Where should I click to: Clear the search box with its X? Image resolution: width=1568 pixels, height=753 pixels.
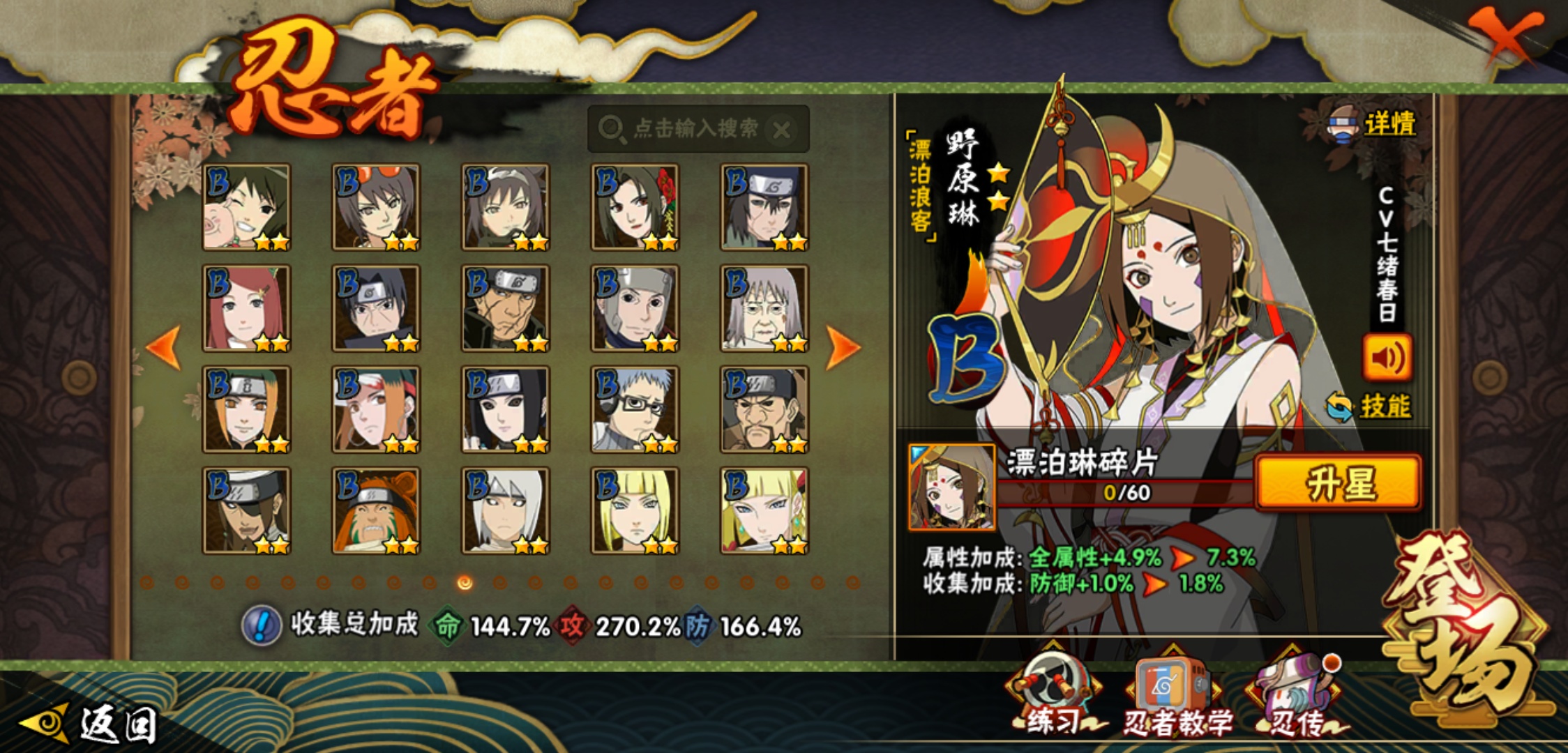click(783, 130)
